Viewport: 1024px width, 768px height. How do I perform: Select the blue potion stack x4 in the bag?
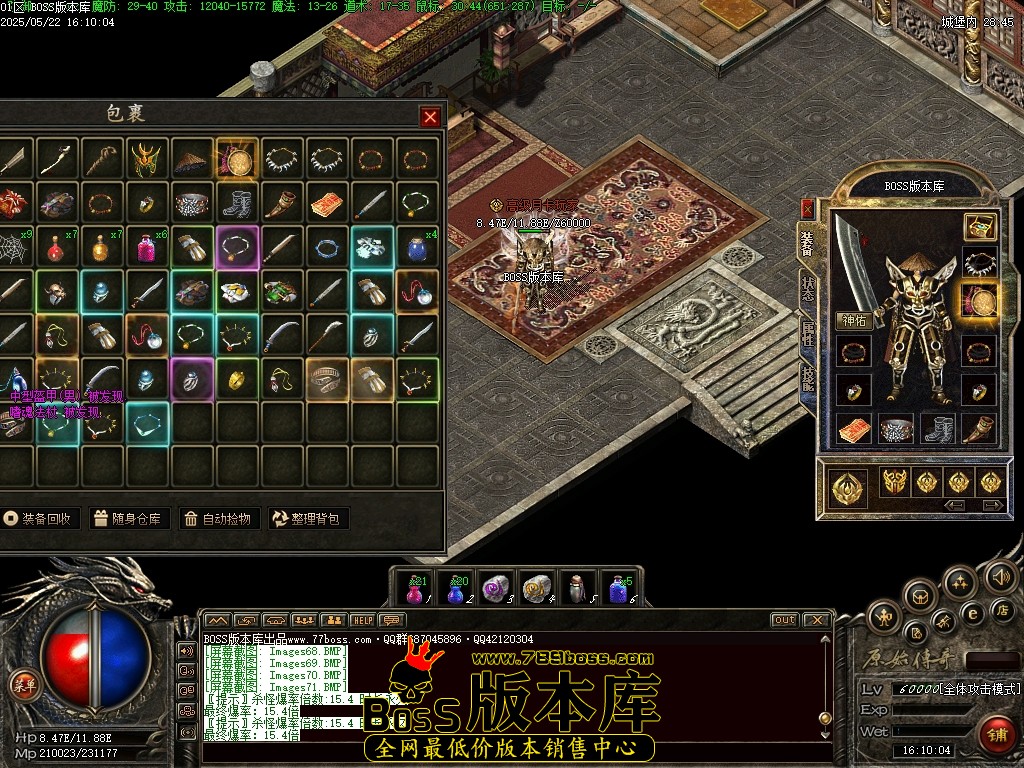click(419, 247)
